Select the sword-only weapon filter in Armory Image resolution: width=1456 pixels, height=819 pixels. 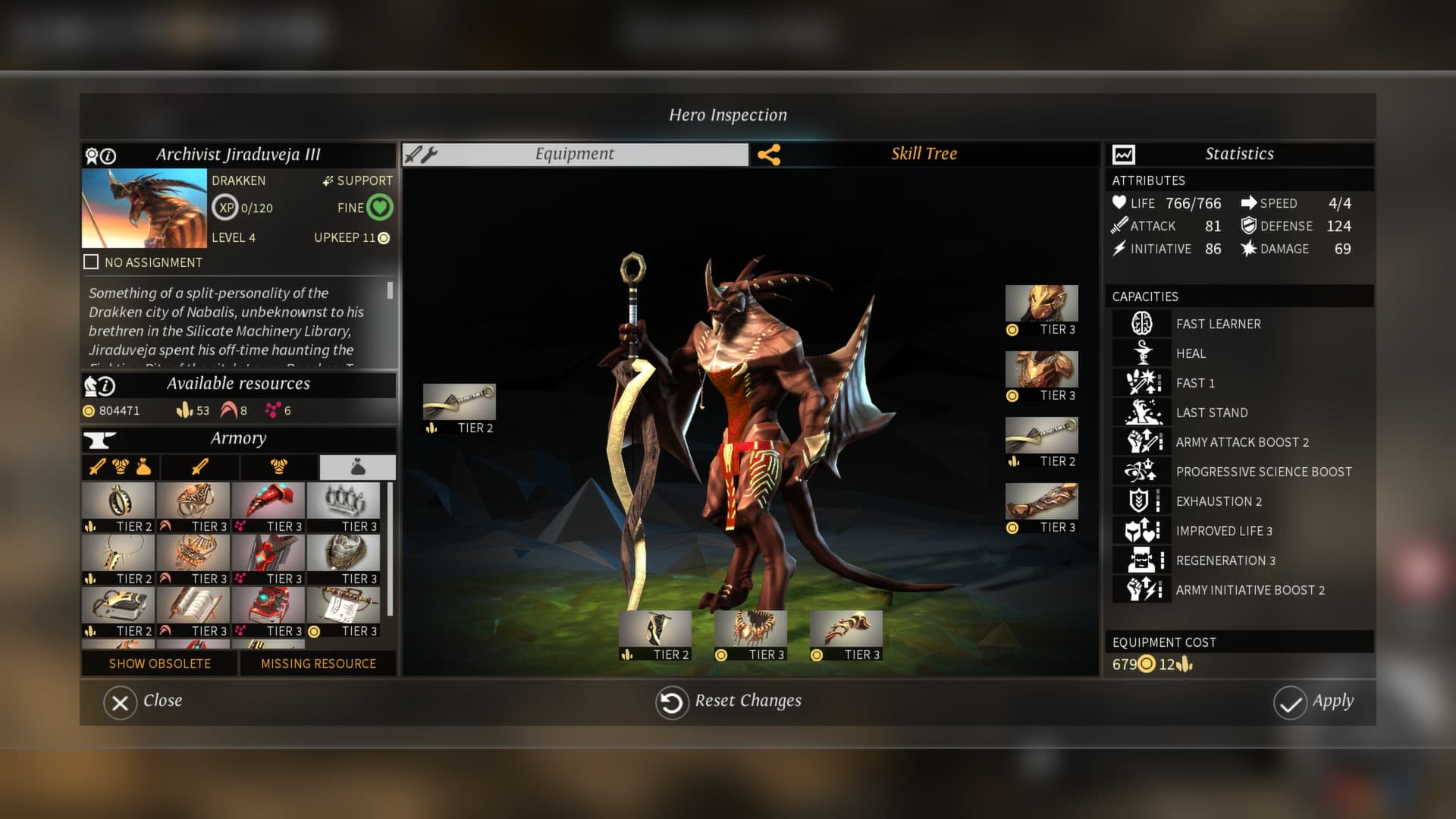198,467
